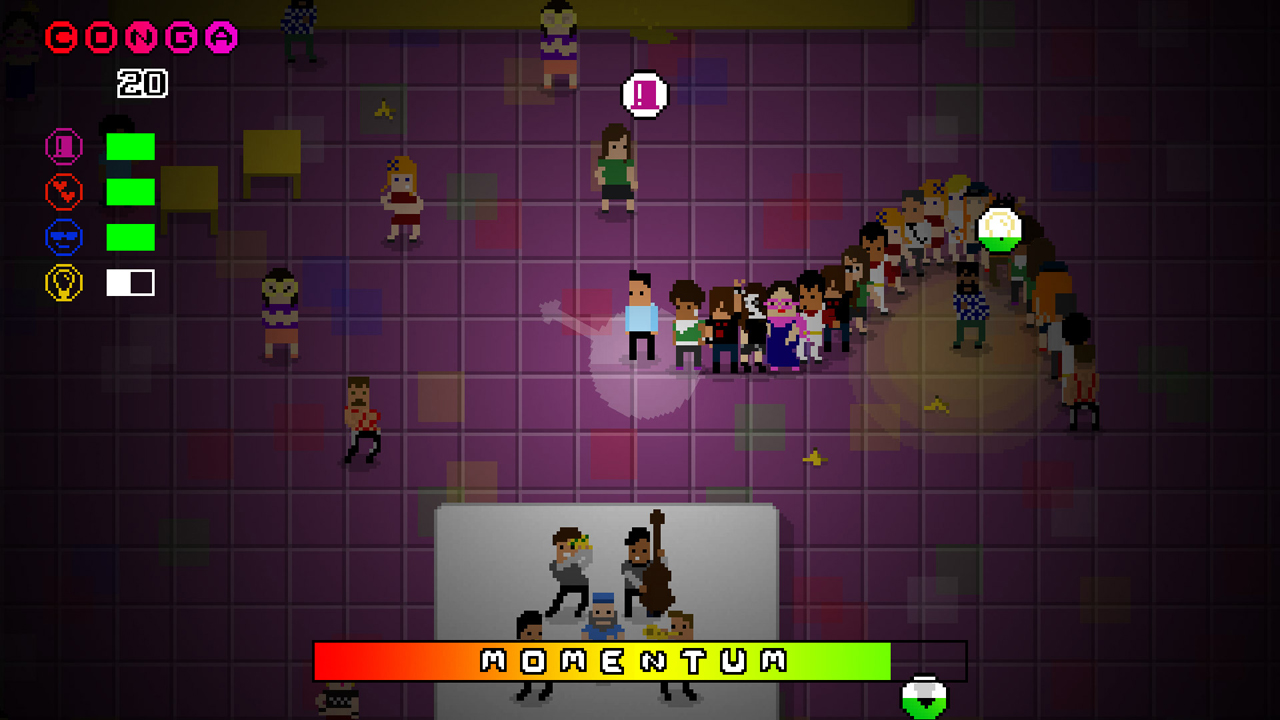
Task: Click the green drink pickup bubble
Action: tap(999, 228)
